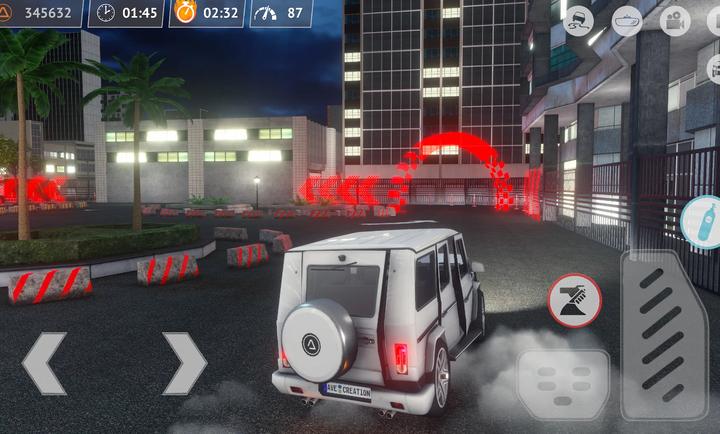
Task: Tap the brake pedal
Action: coord(563,384)
